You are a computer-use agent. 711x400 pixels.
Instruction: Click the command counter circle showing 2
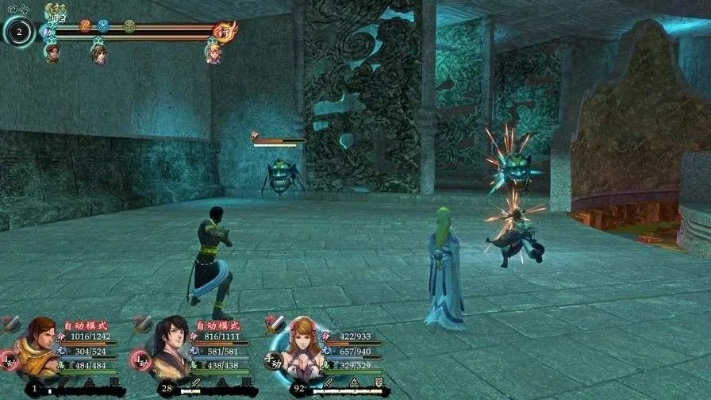[19, 32]
